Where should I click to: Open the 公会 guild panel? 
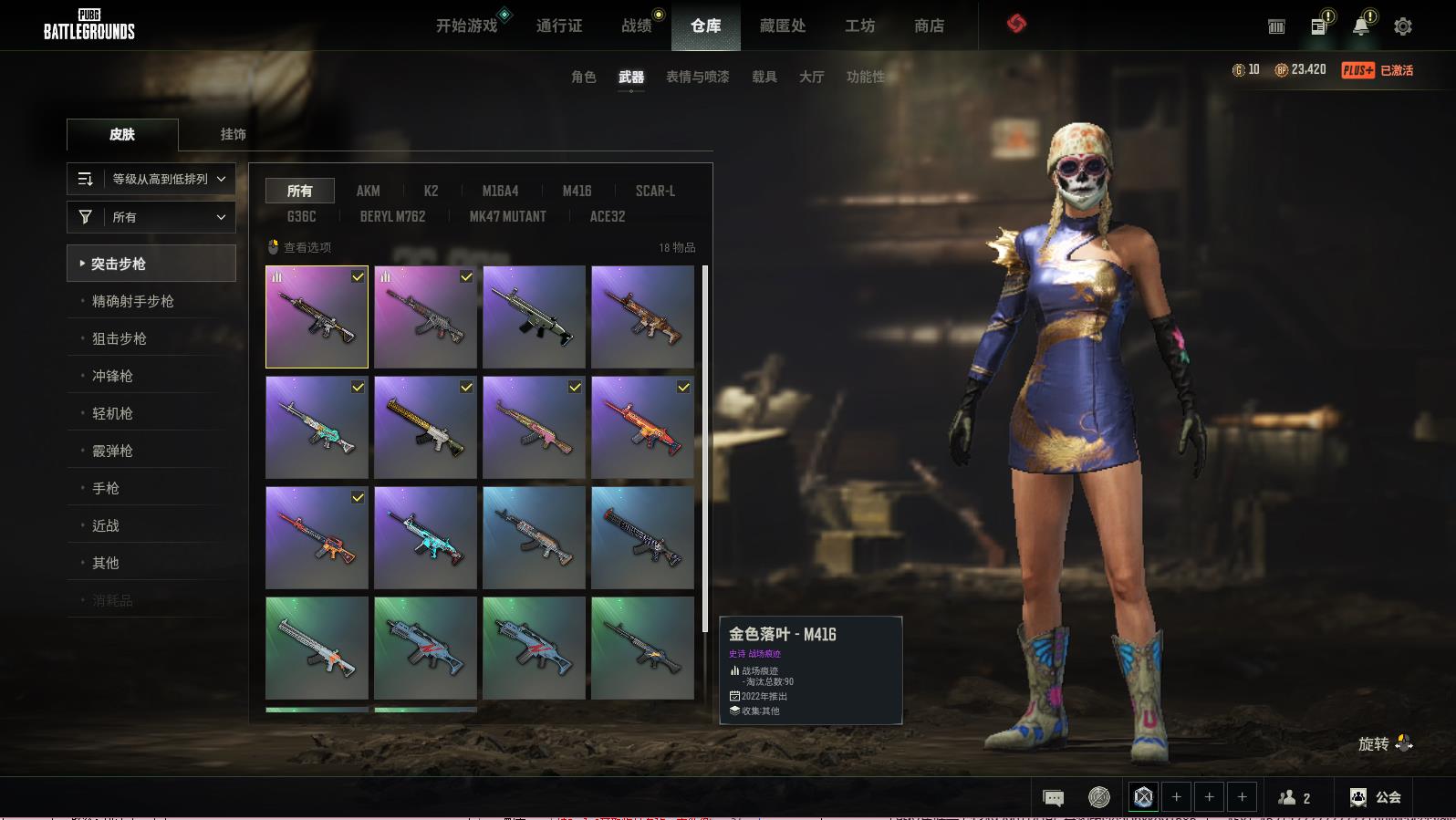click(1376, 797)
